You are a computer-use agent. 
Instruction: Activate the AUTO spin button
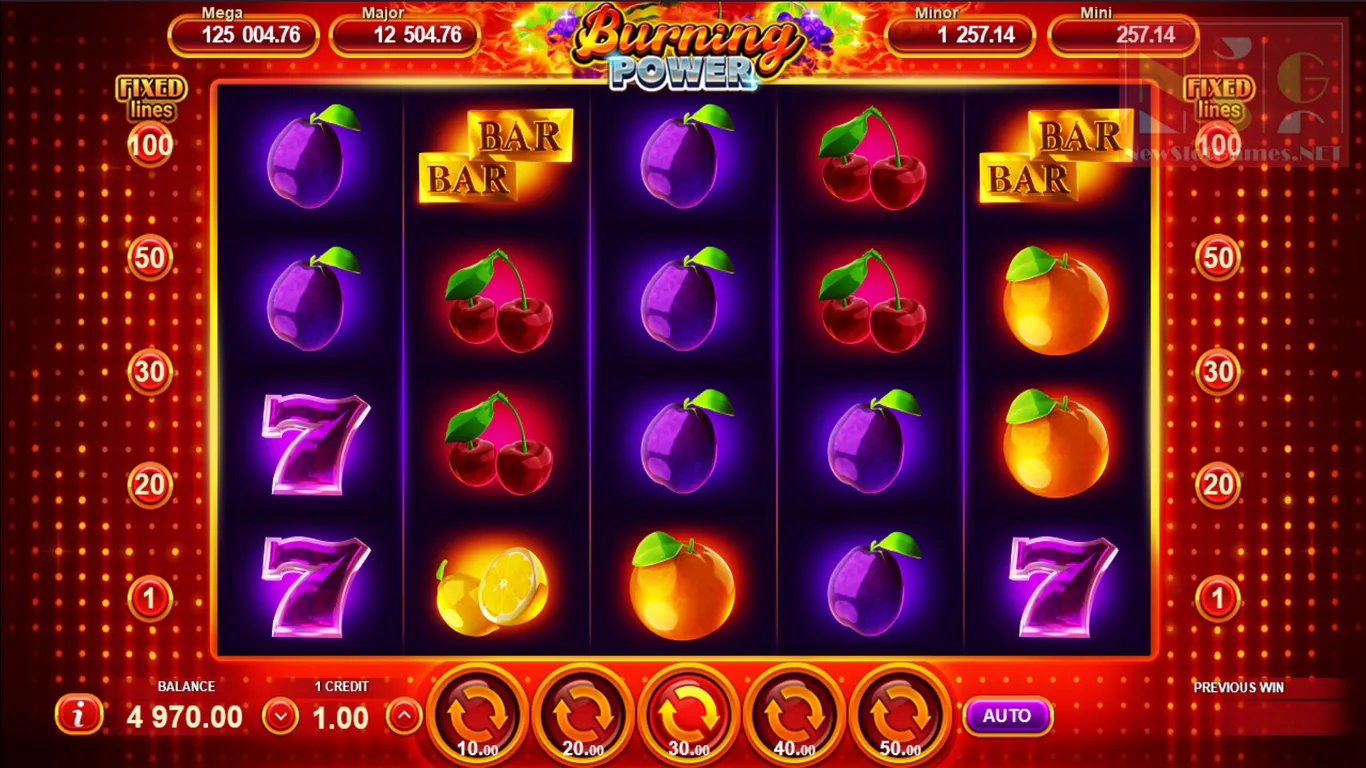[1007, 716]
